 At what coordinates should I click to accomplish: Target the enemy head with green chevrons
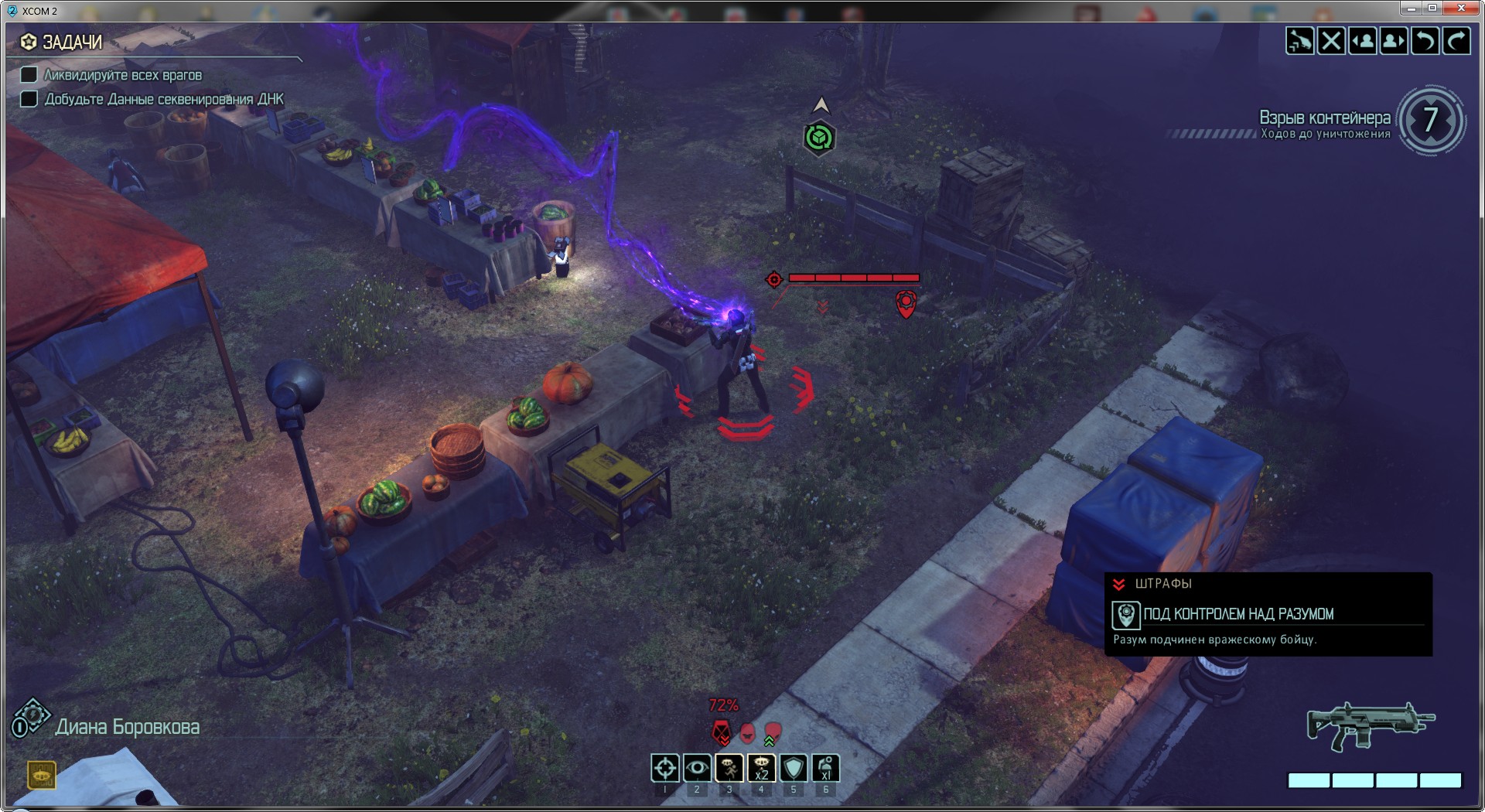click(x=773, y=732)
